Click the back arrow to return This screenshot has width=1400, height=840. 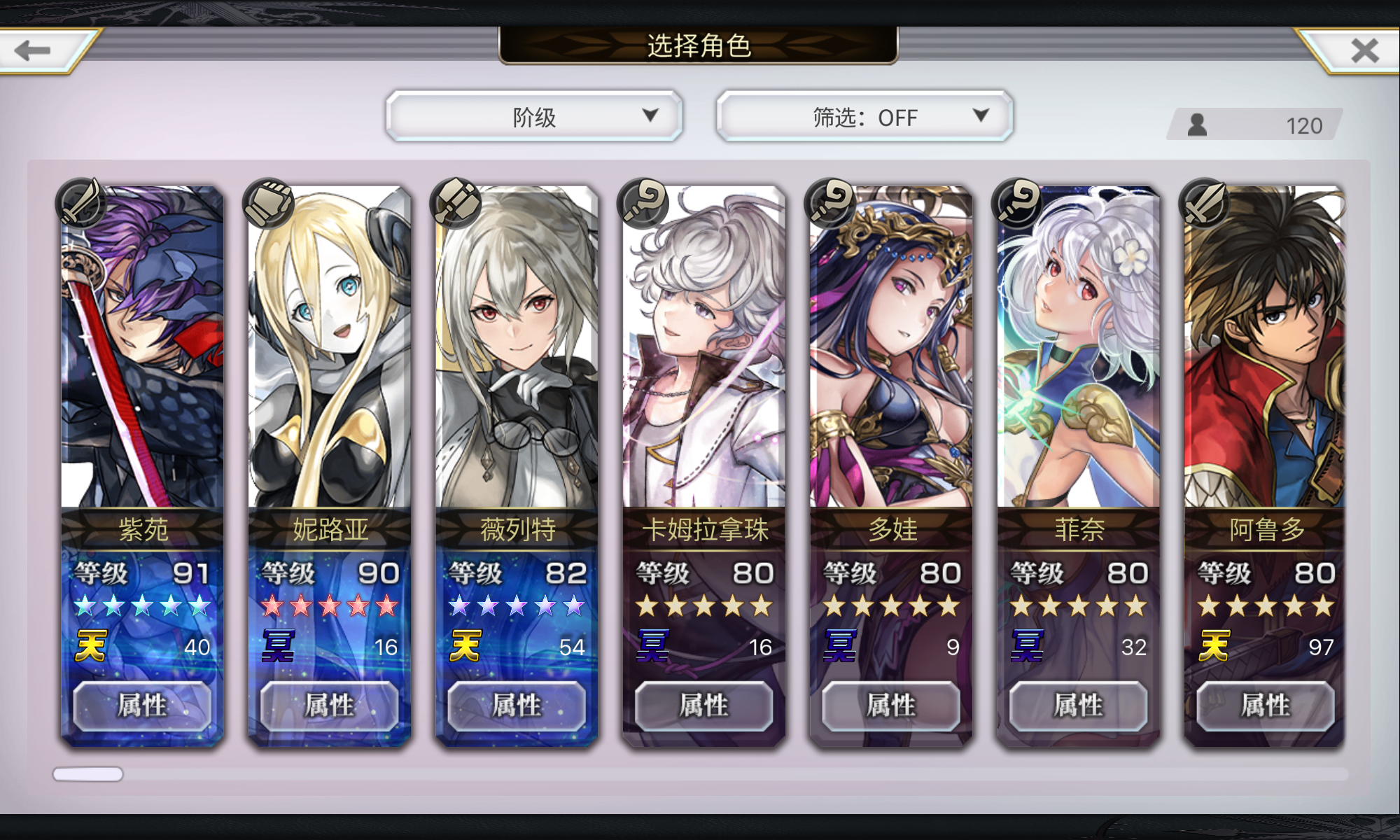(33, 49)
